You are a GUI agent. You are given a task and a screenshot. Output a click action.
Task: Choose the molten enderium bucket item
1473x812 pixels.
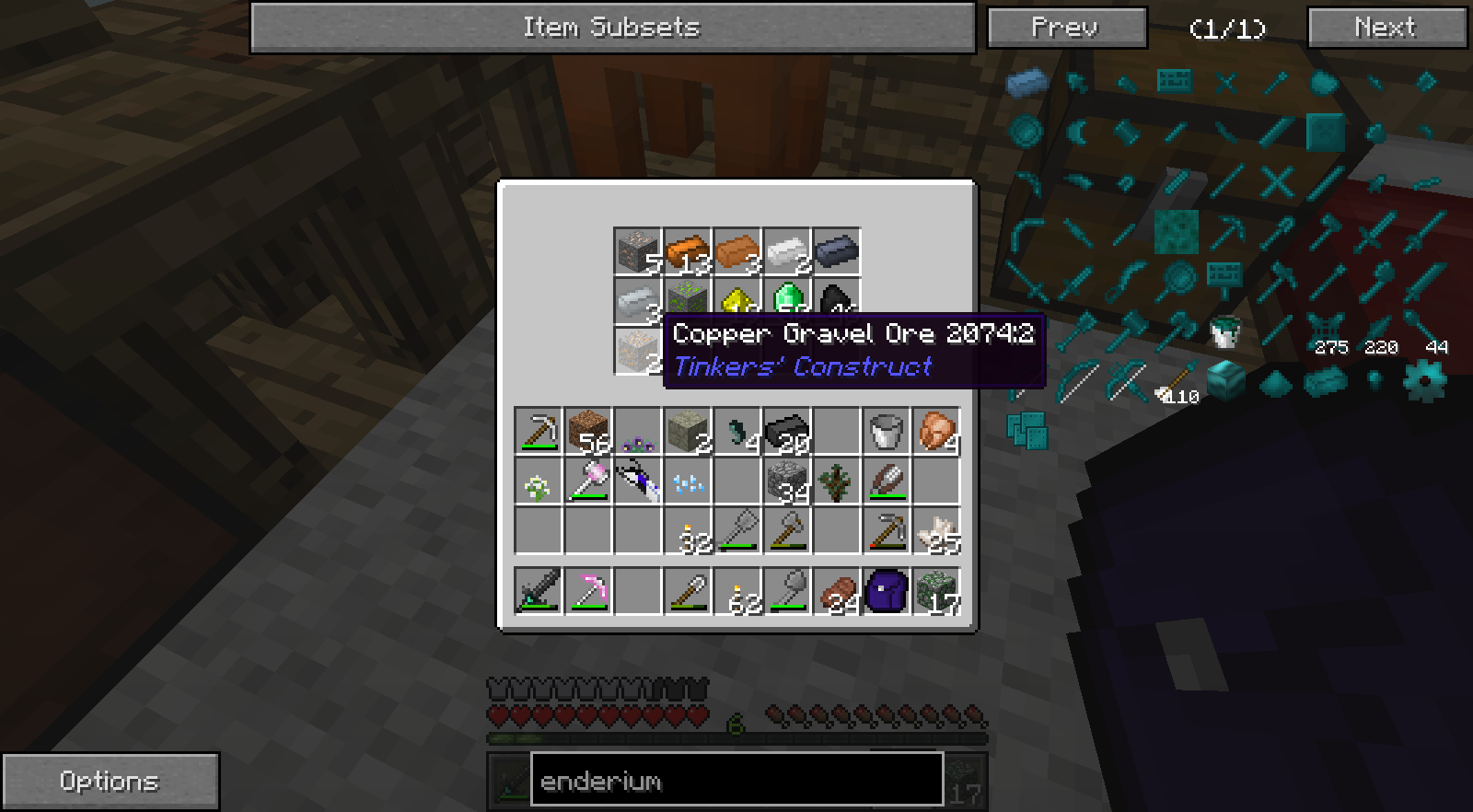point(1225,331)
